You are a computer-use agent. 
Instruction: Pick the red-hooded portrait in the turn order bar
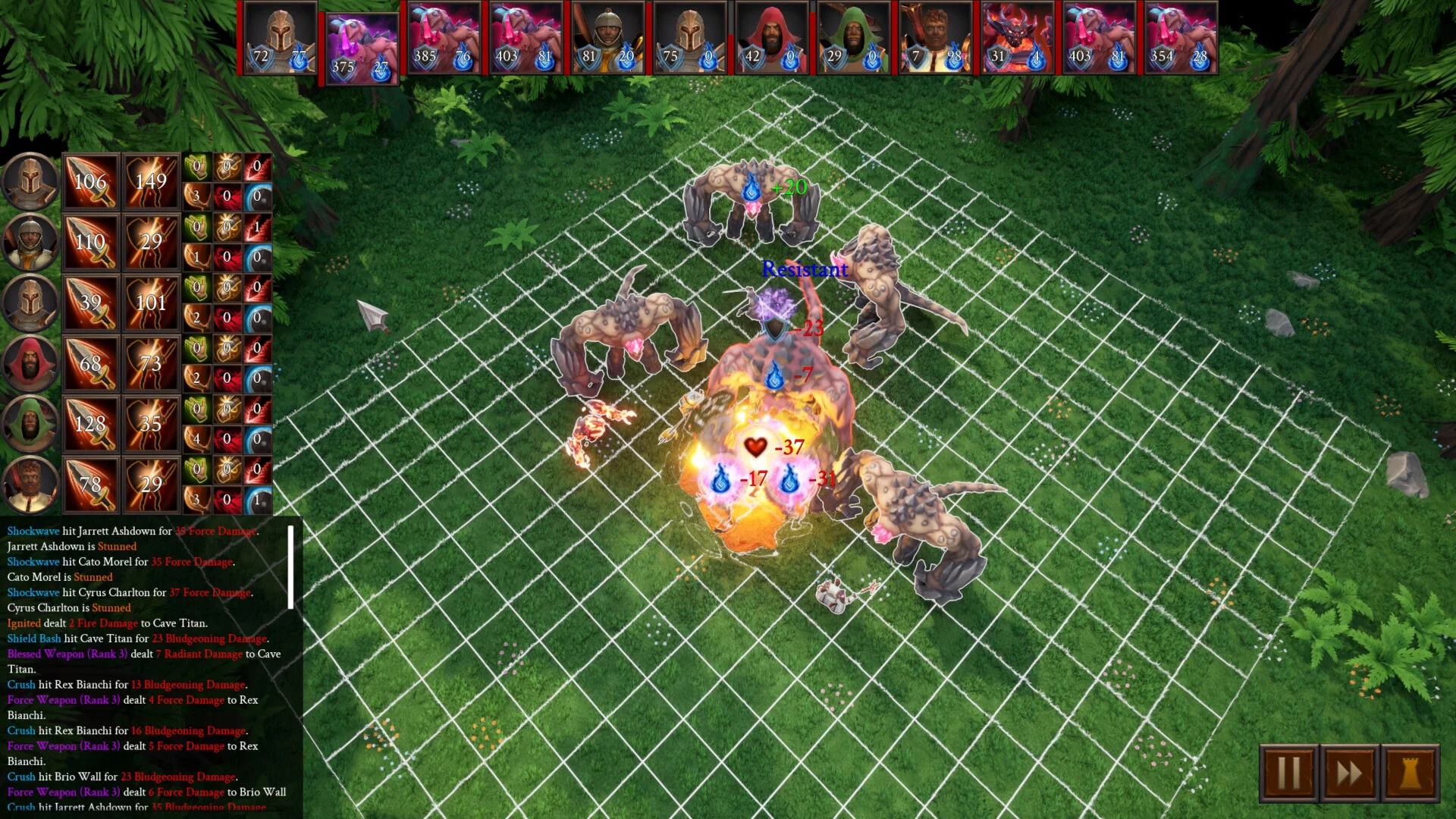[771, 38]
